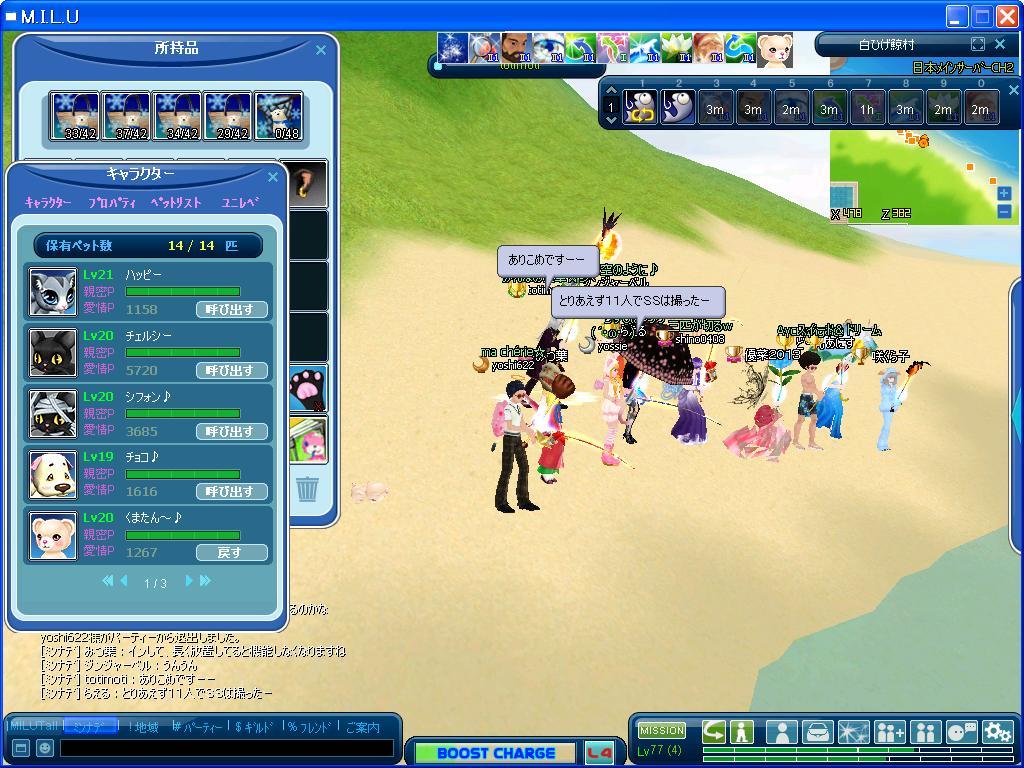1024x768 pixels.
Task: Close the キャラクター pet window
Action: pos(273,177)
